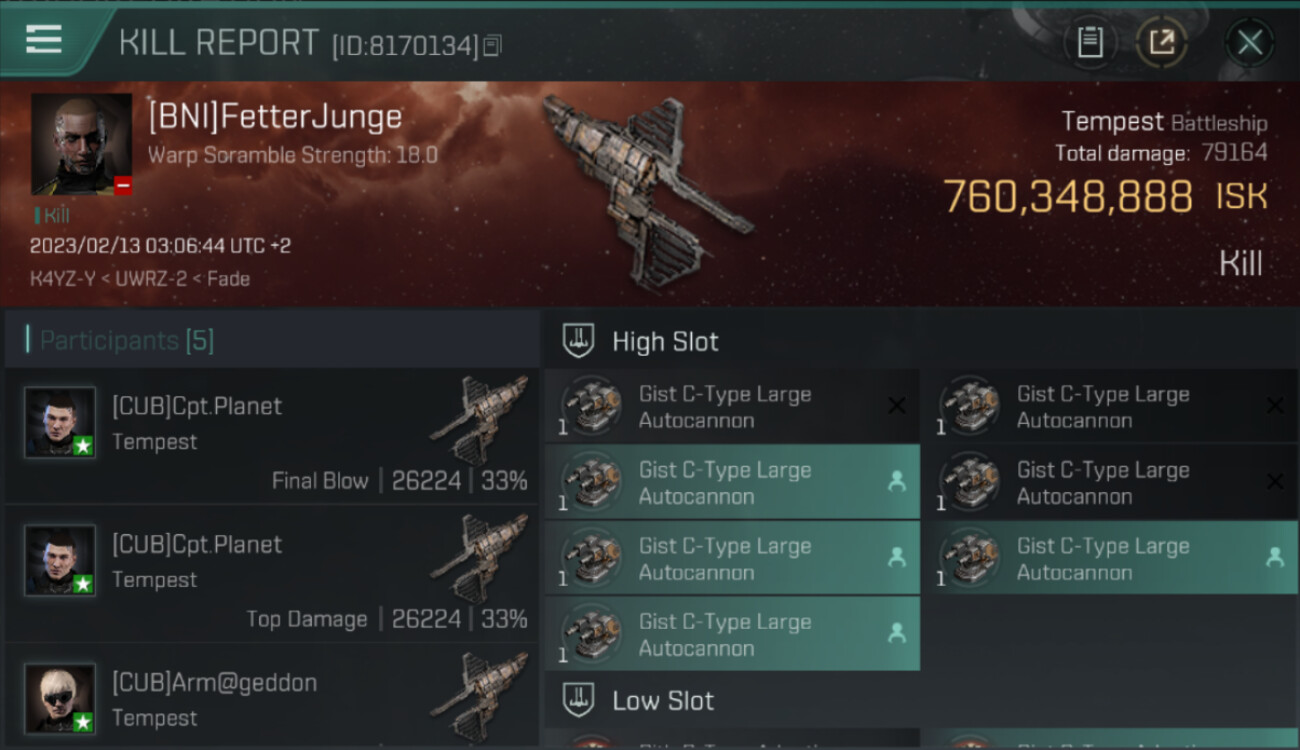Close the Kill Report window
This screenshot has height=750, width=1300.
click(x=1249, y=42)
